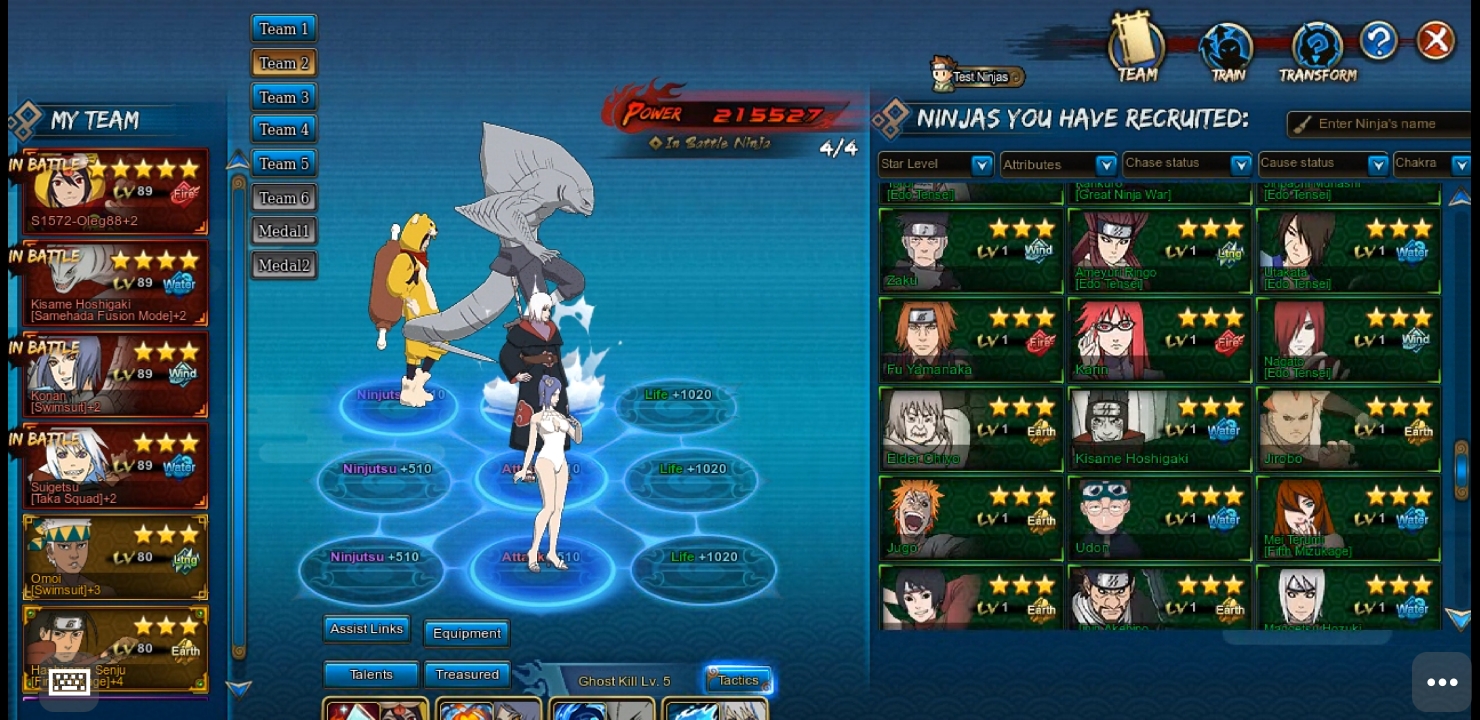
Task: Select the Jugo ninja card
Action: pyautogui.click(x=970, y=518)
